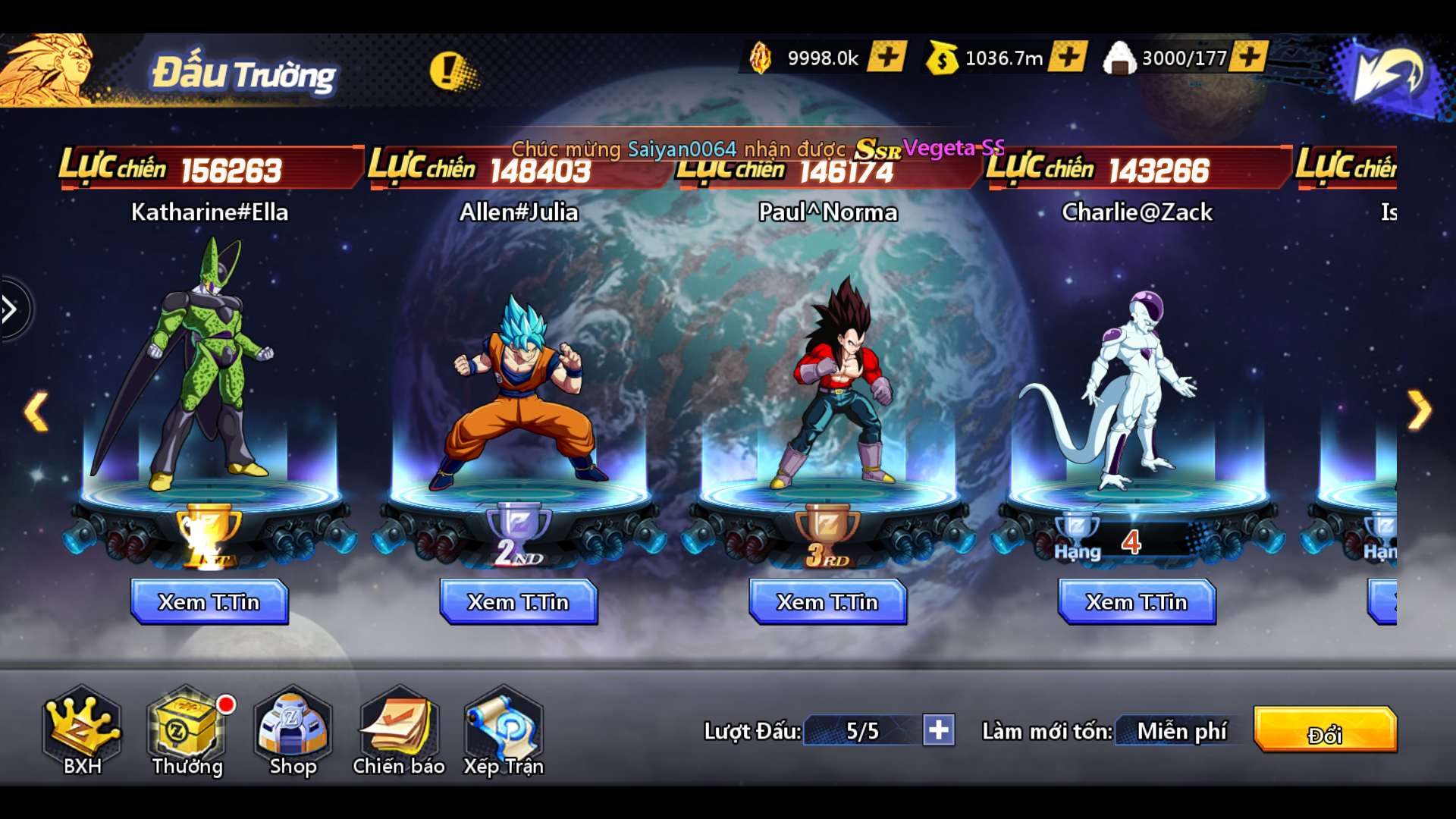Open the BXH ranking board

pyautogui.click(x=82, y=731)
